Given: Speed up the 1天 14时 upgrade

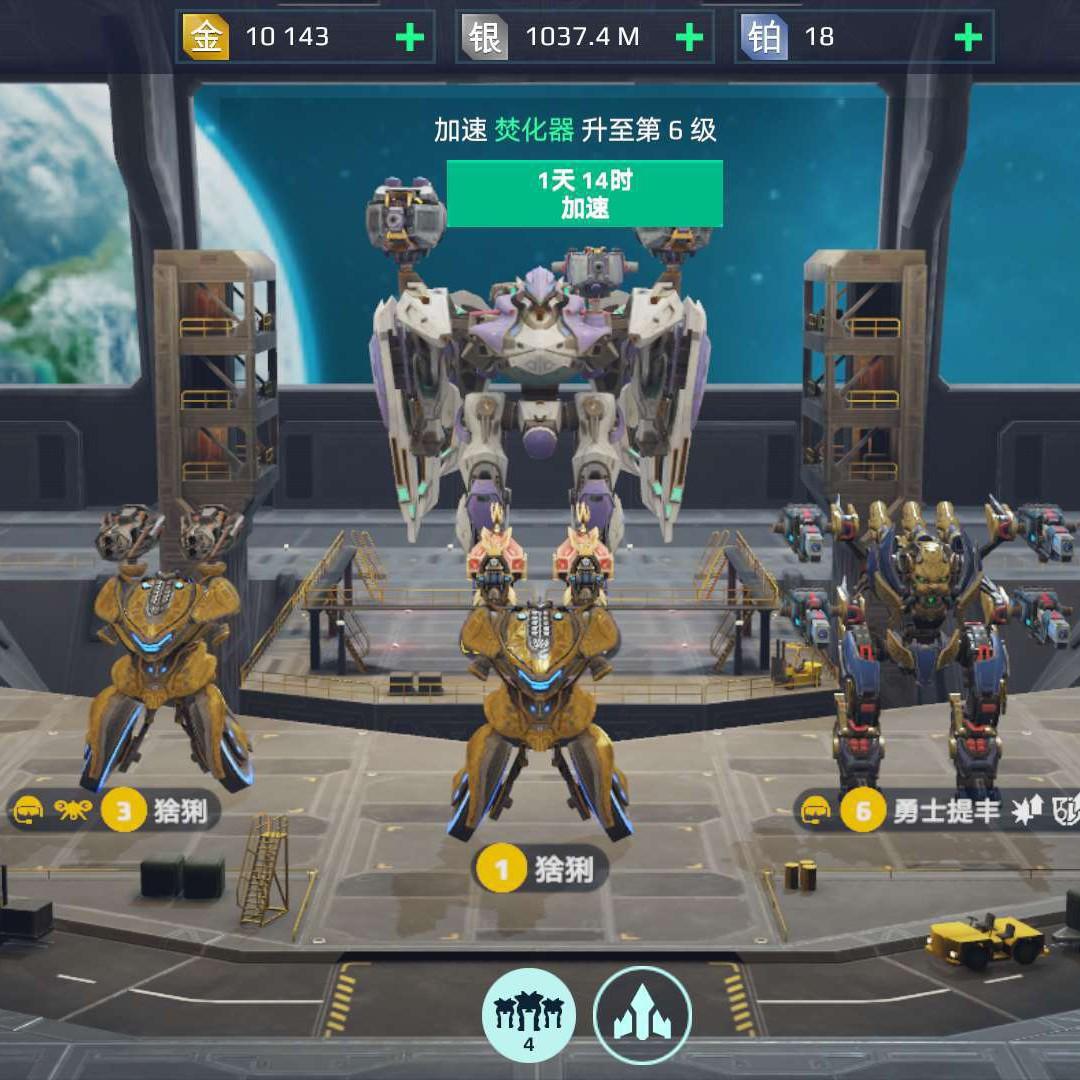Looking at the screenshot, I should (585, 194).
